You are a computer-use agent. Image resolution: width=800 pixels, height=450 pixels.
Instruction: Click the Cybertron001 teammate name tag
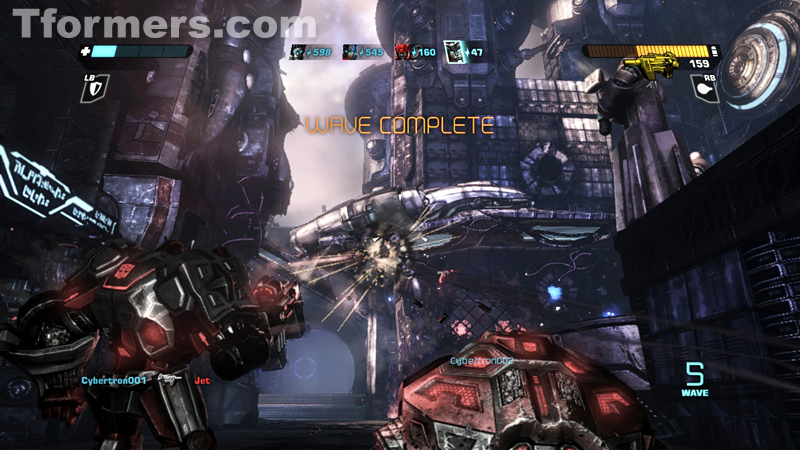[114, 380]
